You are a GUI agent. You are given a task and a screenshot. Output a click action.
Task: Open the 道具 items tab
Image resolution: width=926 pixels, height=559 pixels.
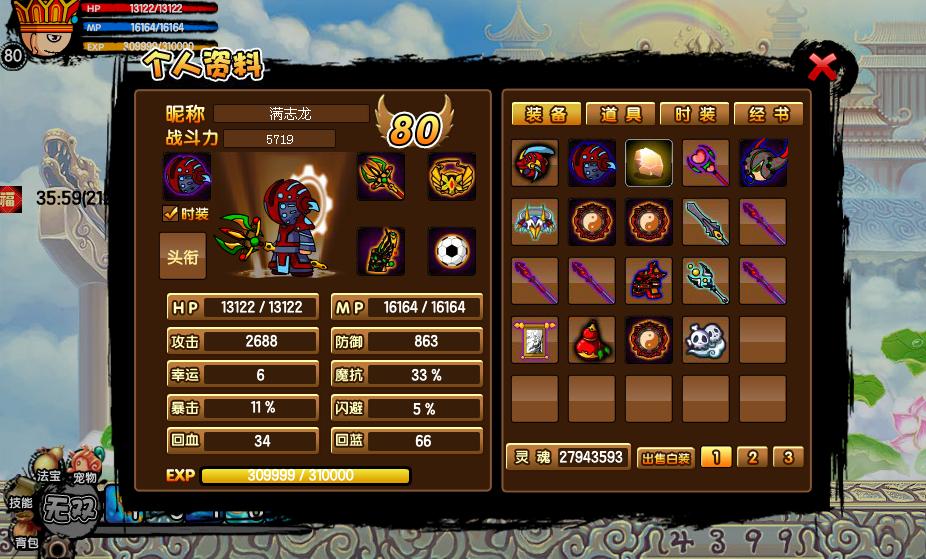point(620,115)
